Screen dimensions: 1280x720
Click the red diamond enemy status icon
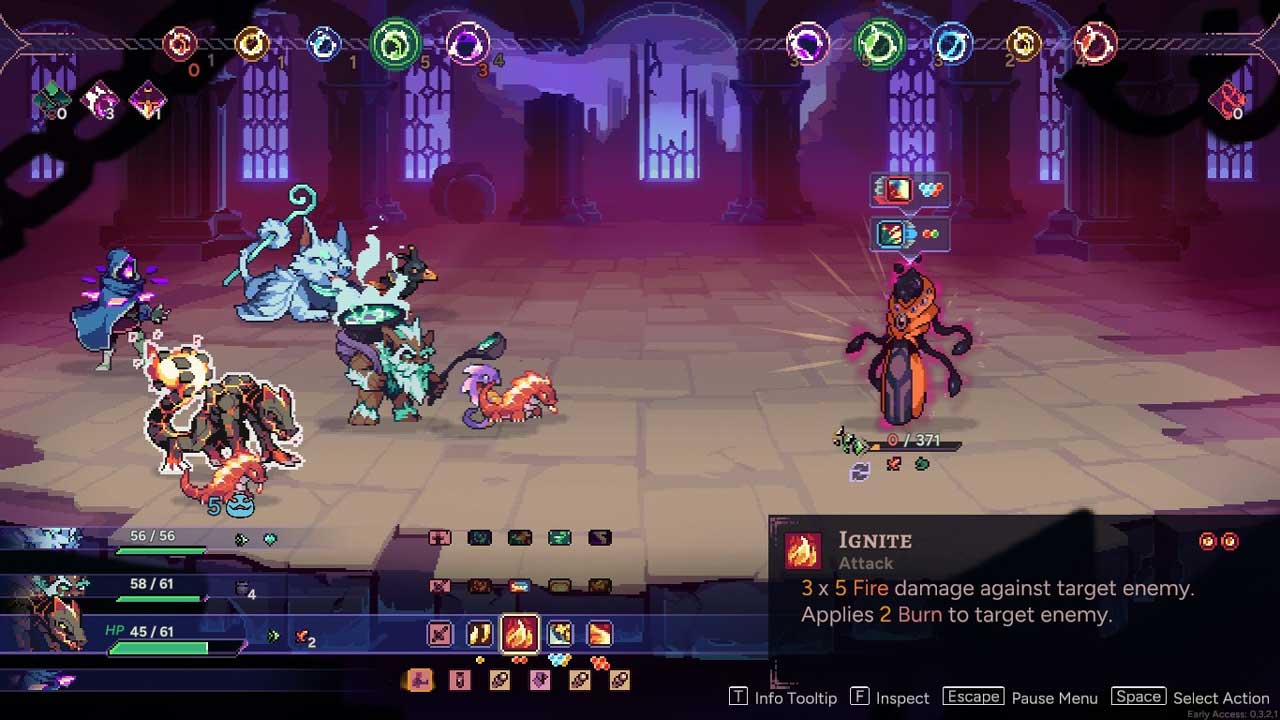click(x=1226, y=100)
